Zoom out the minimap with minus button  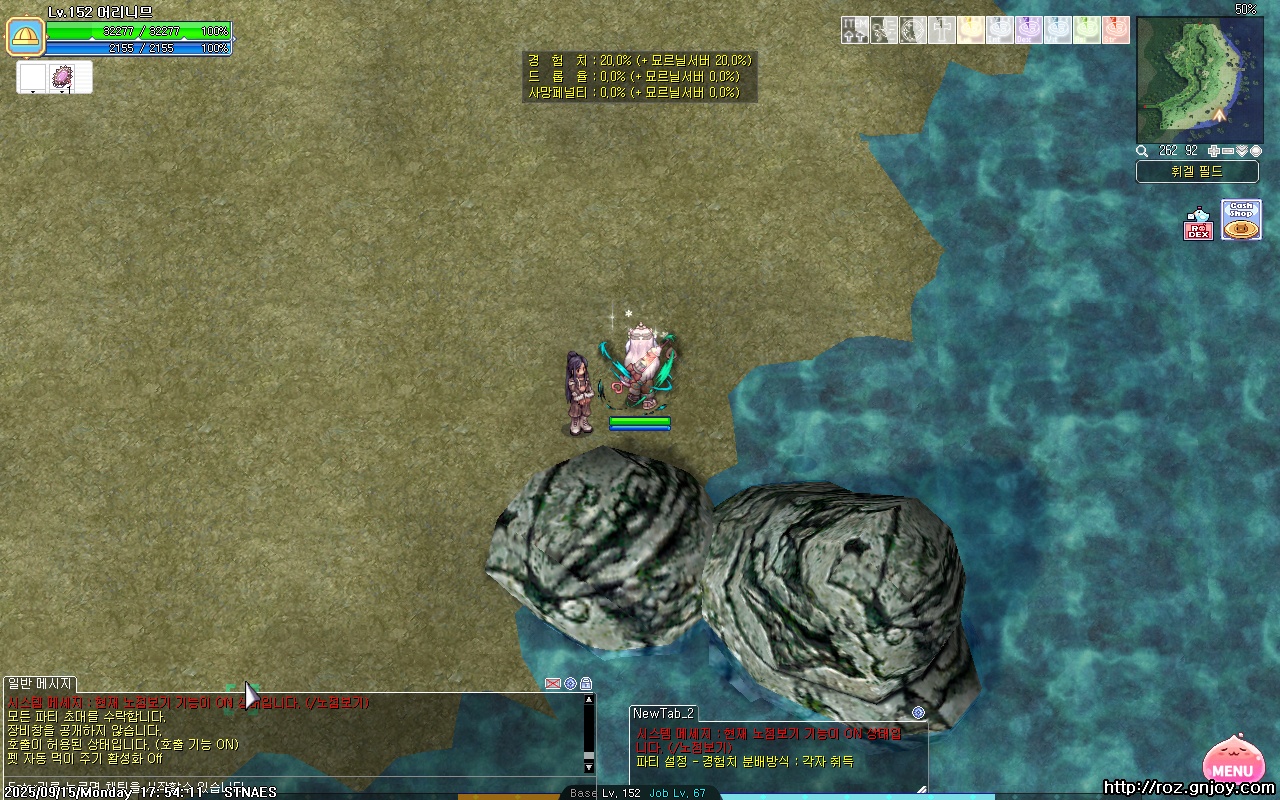coord(1228,151)
